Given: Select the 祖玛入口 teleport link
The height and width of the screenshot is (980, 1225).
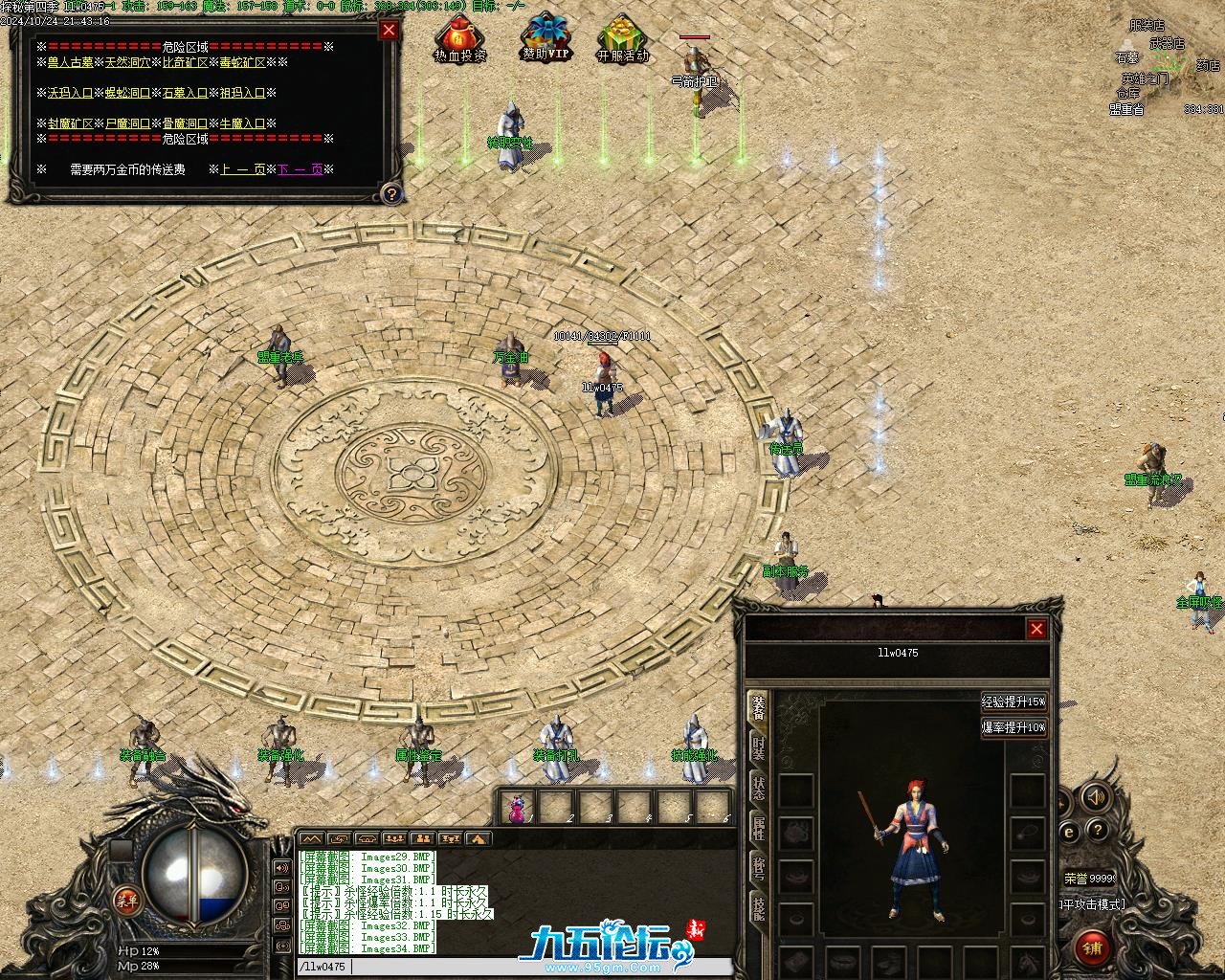Looking at the screenshot, I should (x=242, y=93).
